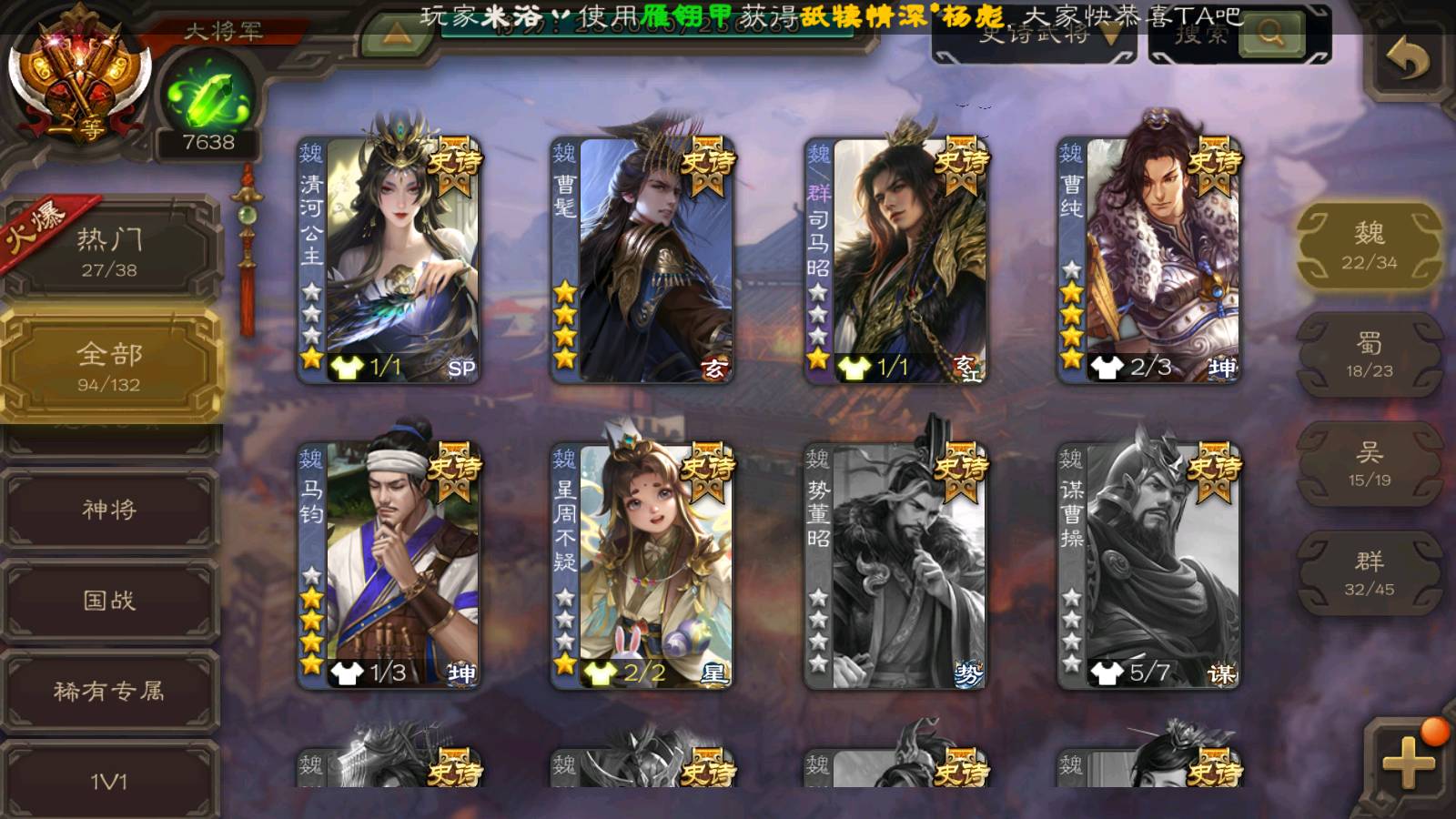
Task: Select the 清河公主 hero card
Action: (x=389, y=259)
